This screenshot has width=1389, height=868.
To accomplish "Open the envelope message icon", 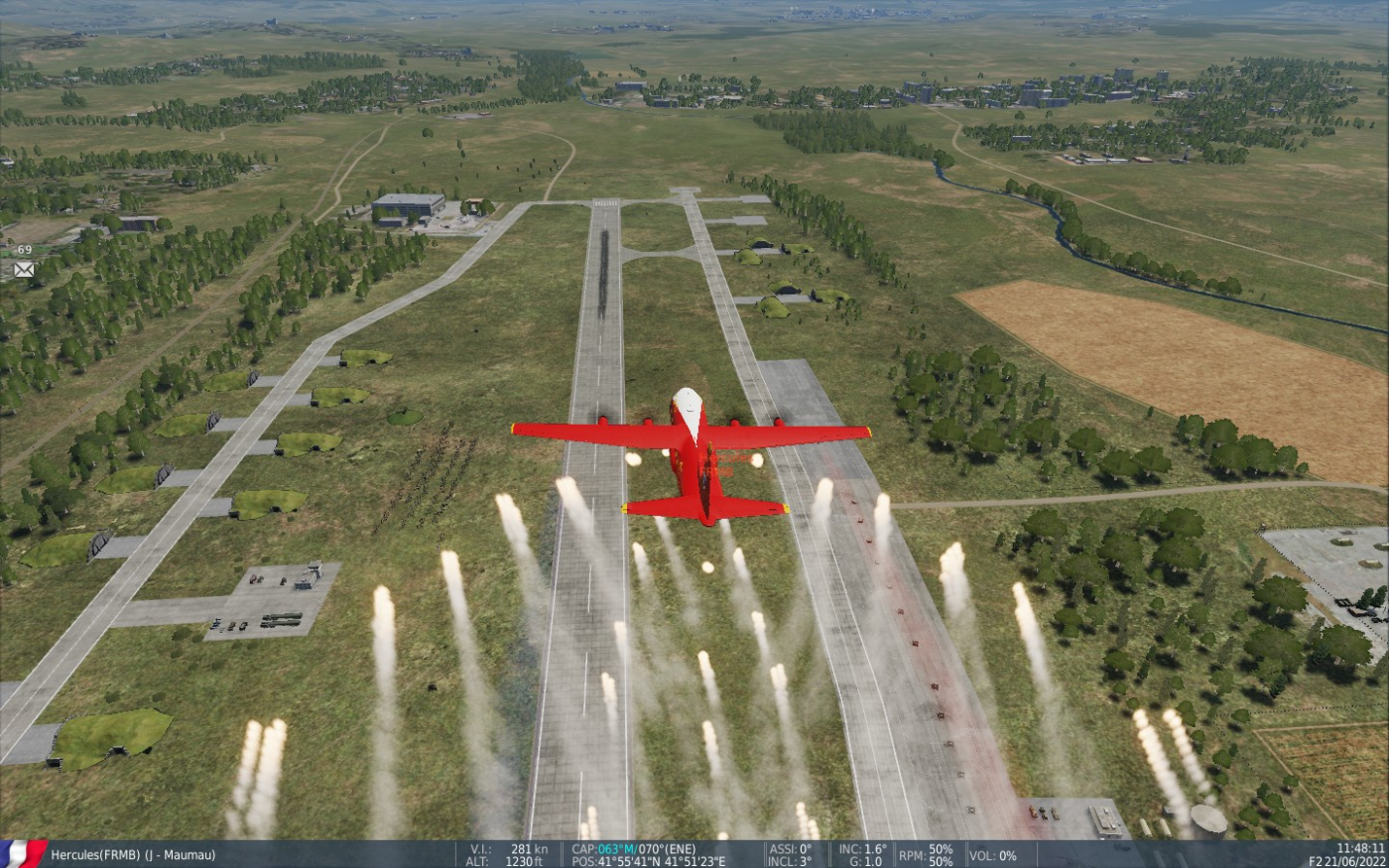I will [x=24, y=269].
